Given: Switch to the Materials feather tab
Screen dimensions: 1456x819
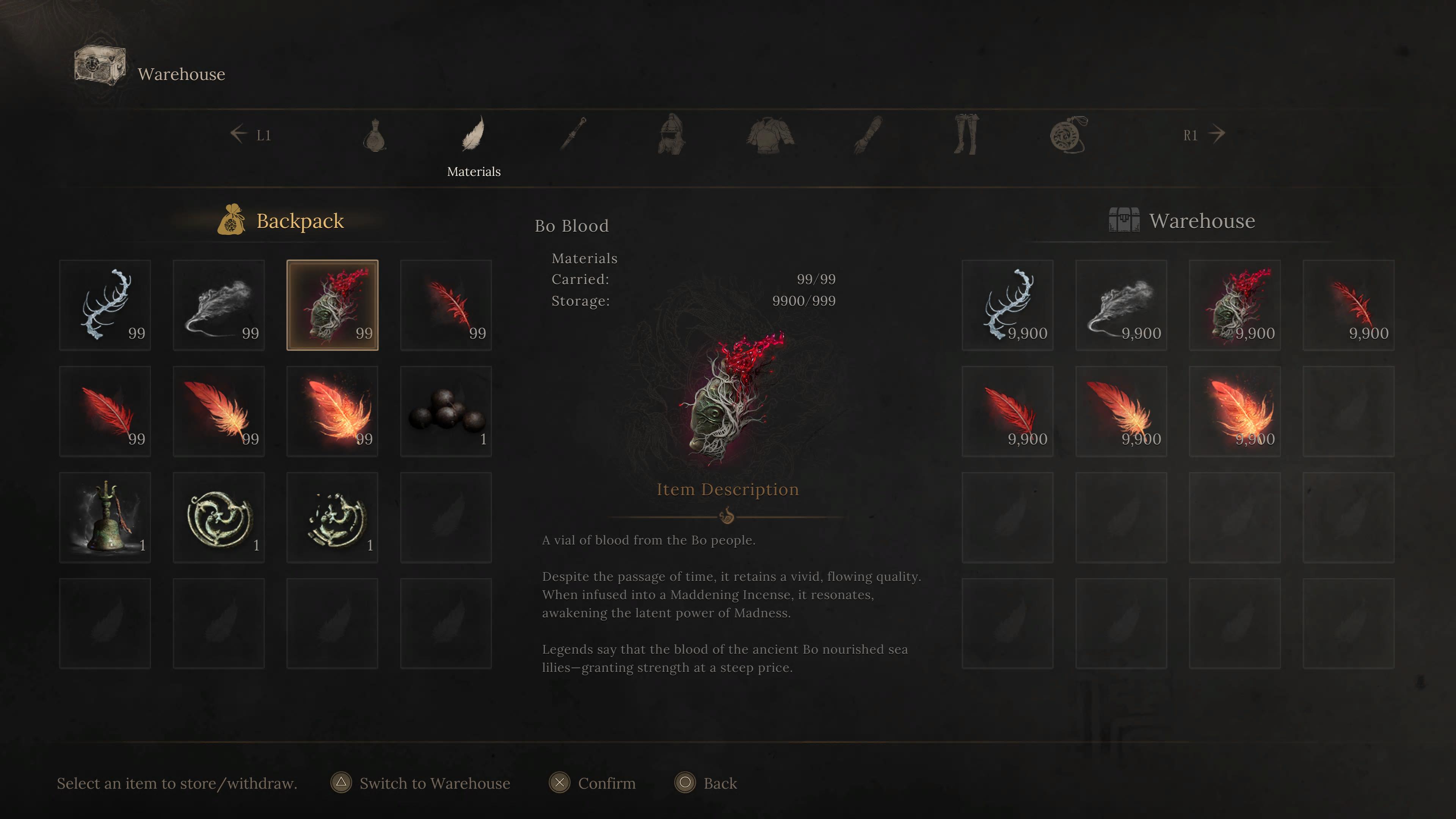Looking at the screenshot, I should point(473,135).
